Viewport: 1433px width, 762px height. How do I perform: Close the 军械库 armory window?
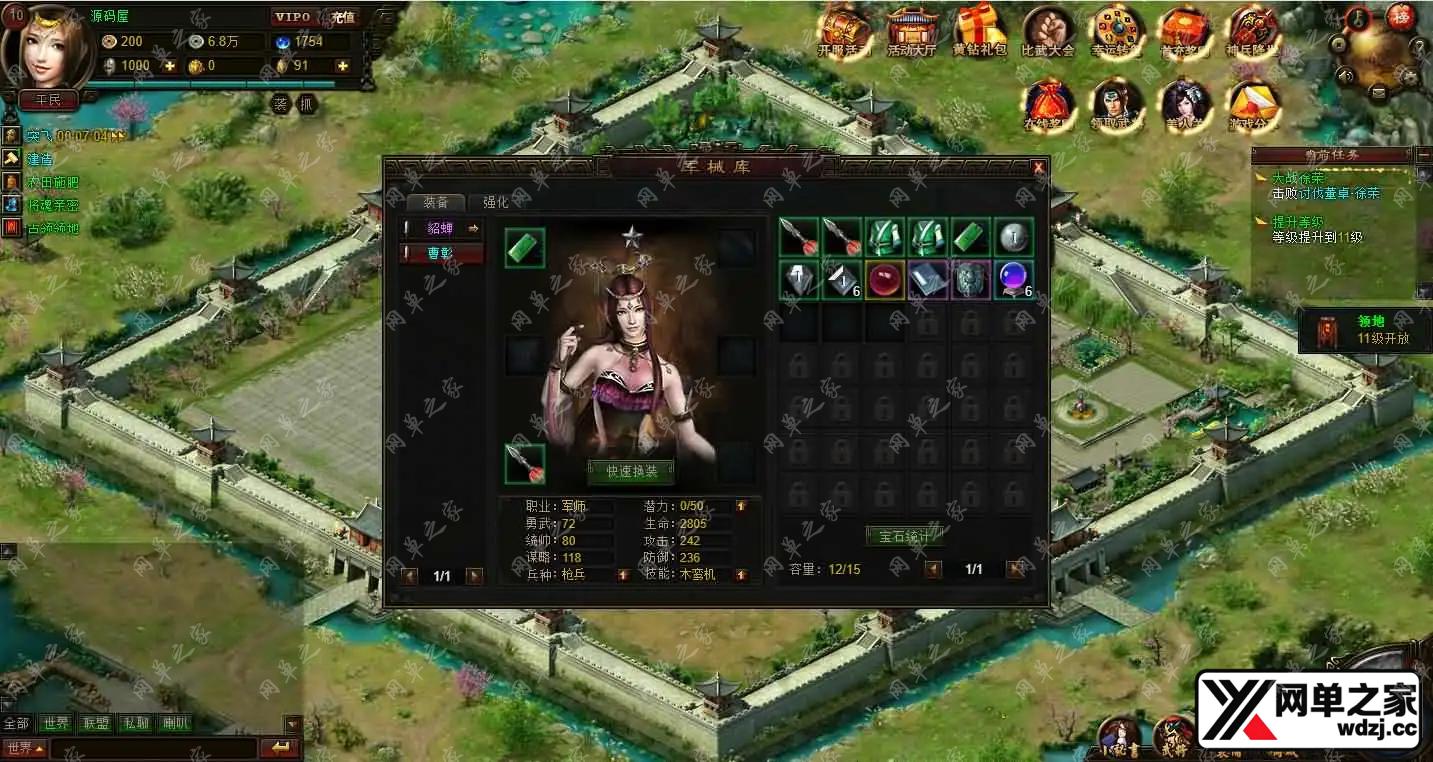pyautogui.click(x=1038, y=168)
